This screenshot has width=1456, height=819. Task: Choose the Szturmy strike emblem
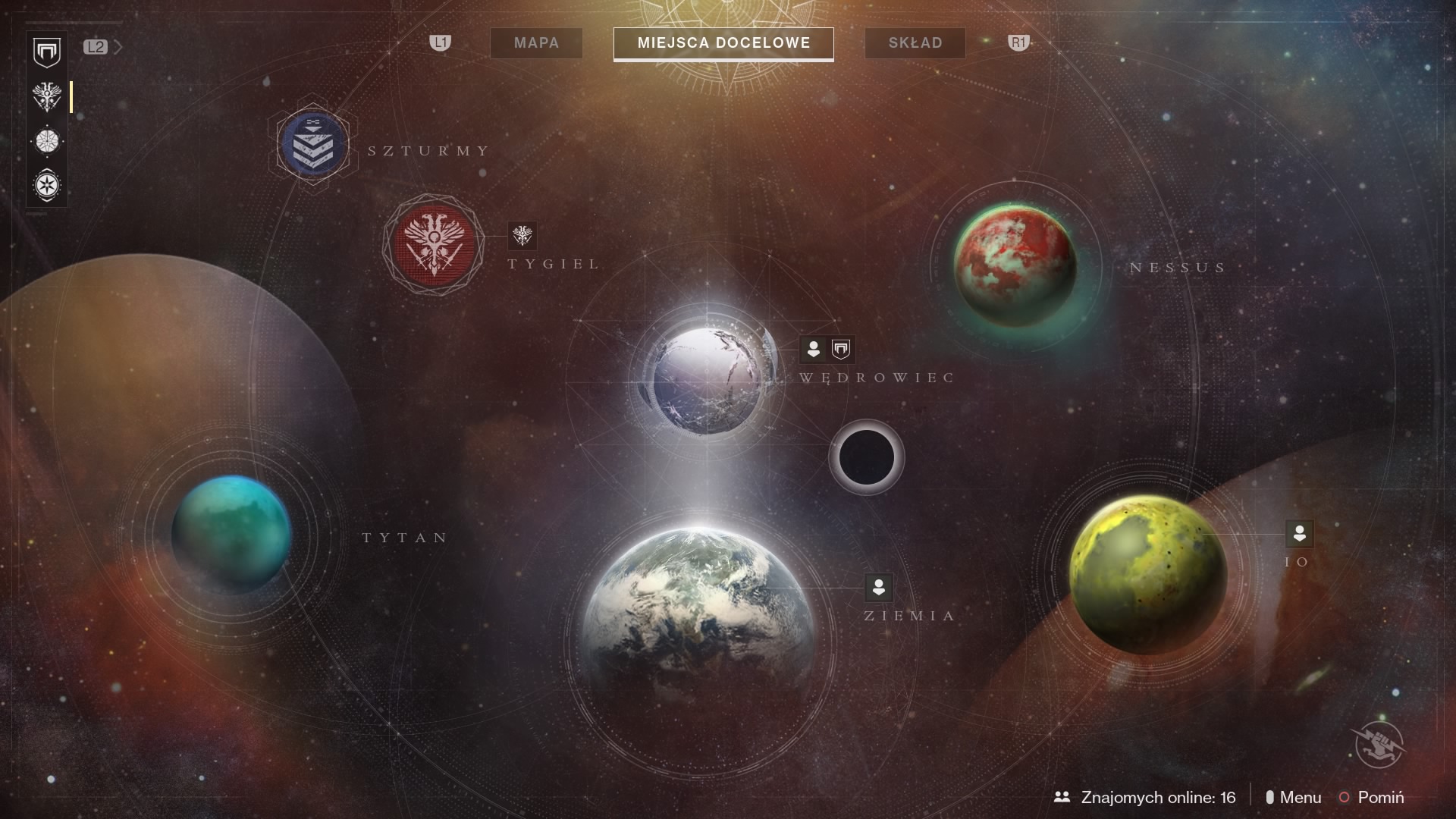(313, 144)
